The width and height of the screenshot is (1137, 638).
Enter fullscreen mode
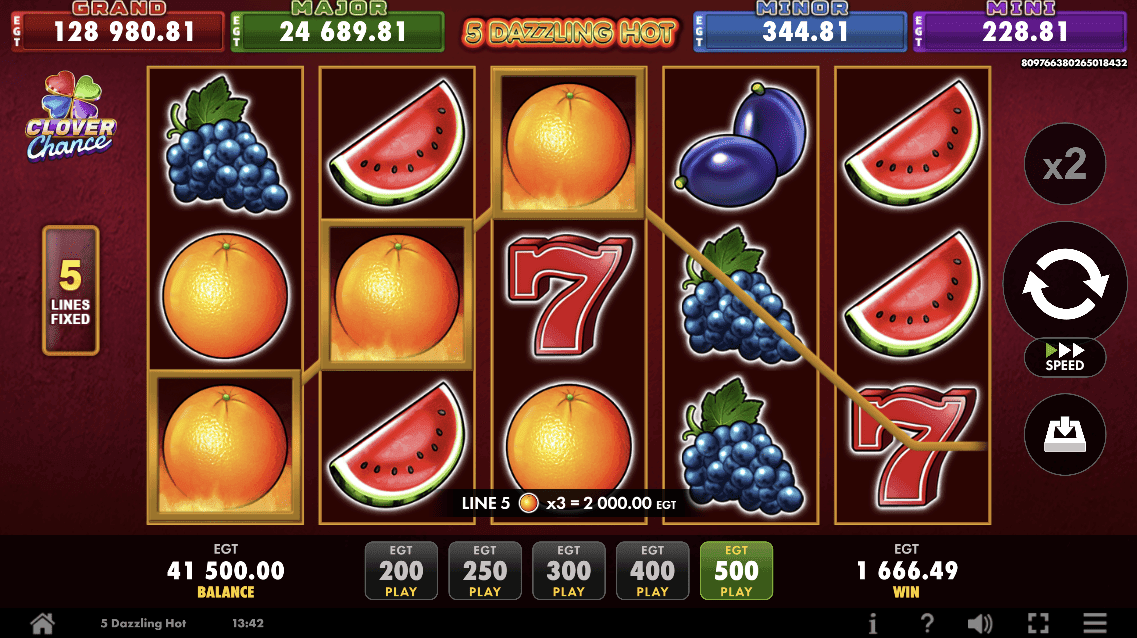[x=1039, y=623]
